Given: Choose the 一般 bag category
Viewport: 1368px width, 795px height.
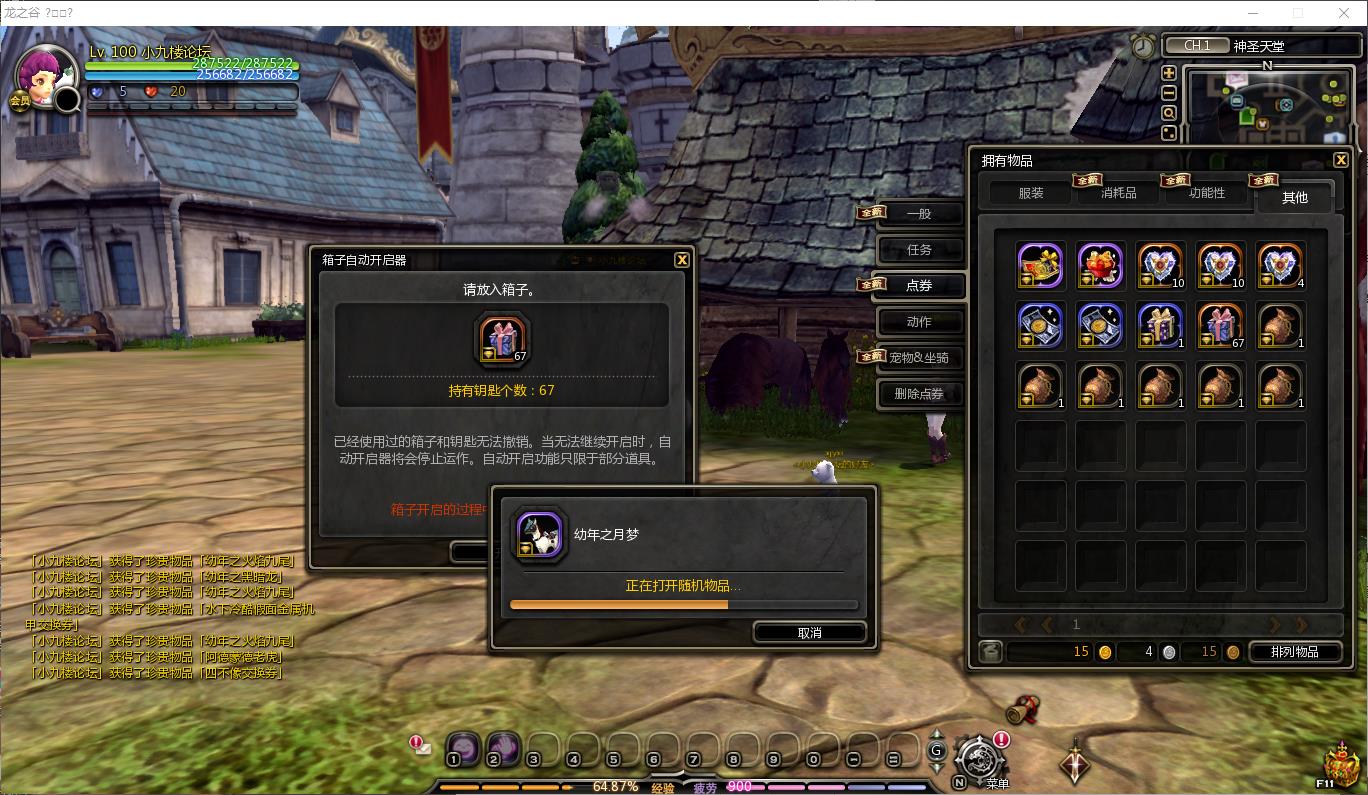Looking at the screenshot, I should tap(919, 214).
